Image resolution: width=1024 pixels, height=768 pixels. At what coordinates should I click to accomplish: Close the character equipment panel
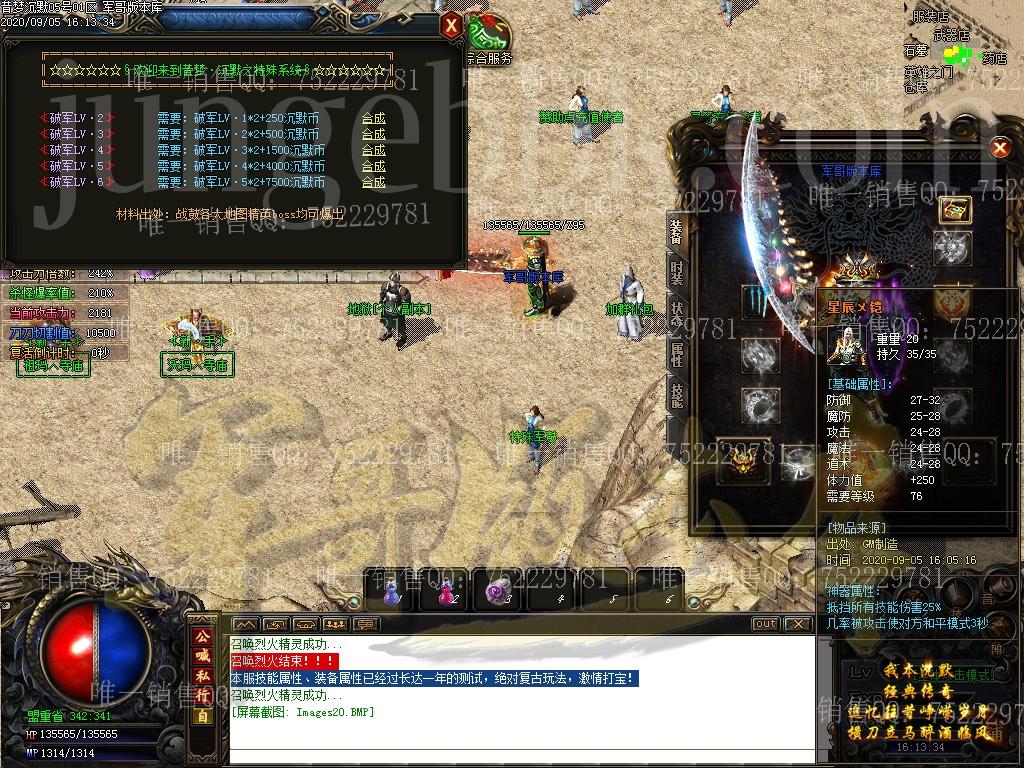click(x=999, y=149)
